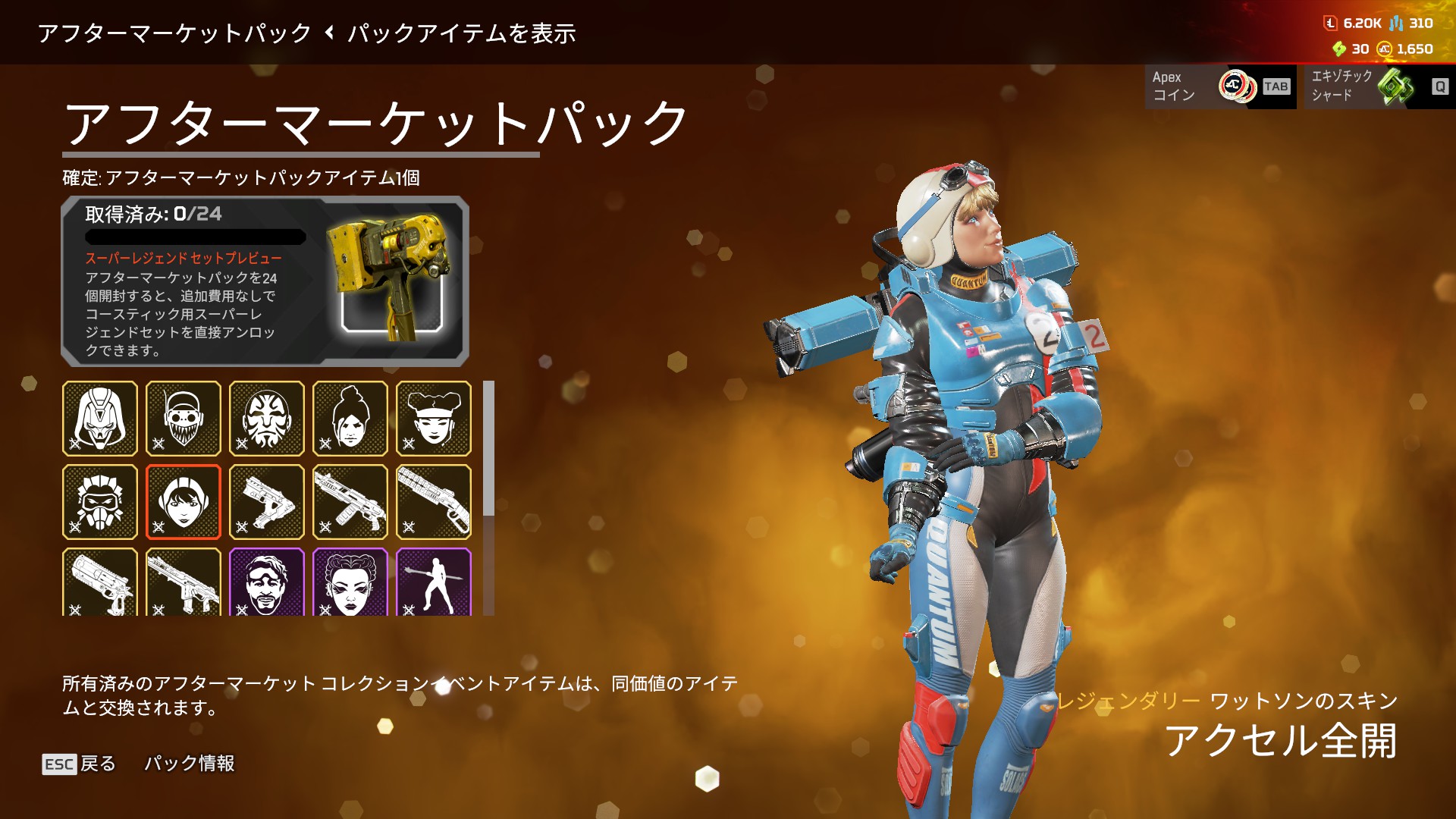Go back with the 戻る button
Image resolution: width=1456 pixels, height=819 pixels.
[80, 764]
